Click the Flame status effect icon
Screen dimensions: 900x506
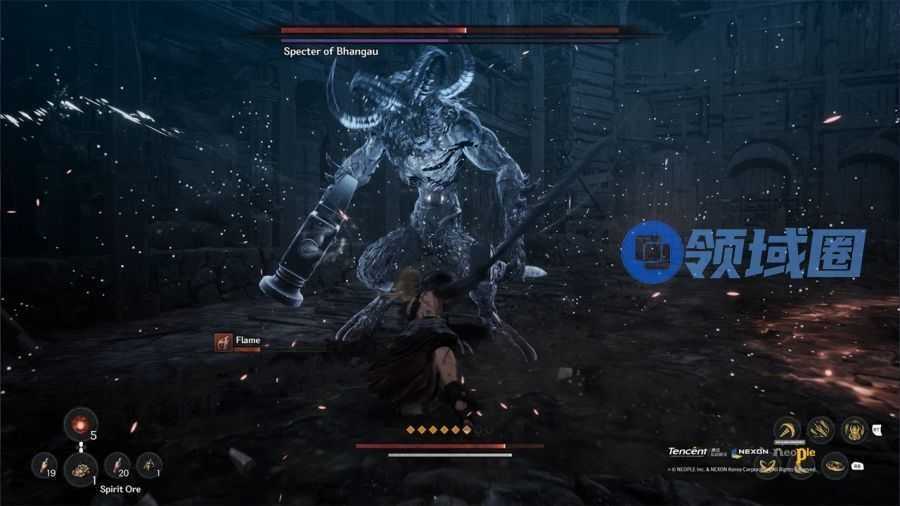[223, 341]
